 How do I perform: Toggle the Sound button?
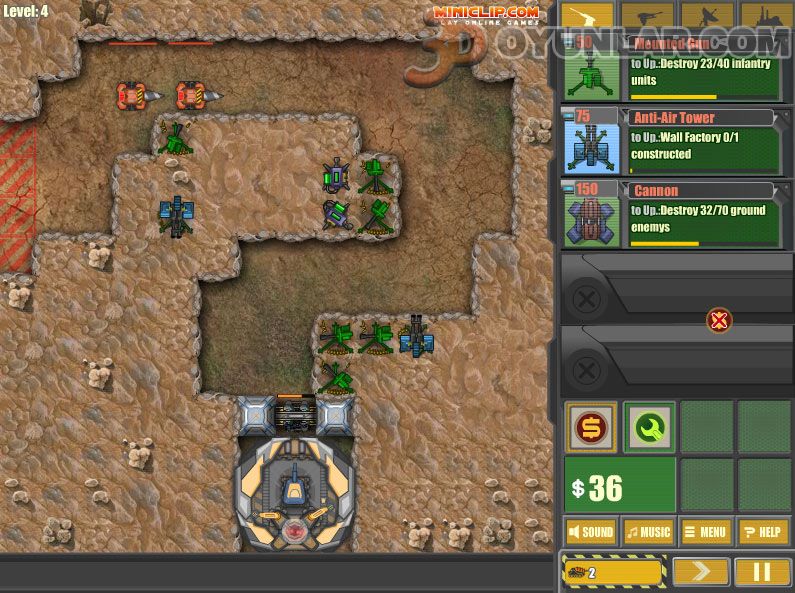tap(591, 532)
